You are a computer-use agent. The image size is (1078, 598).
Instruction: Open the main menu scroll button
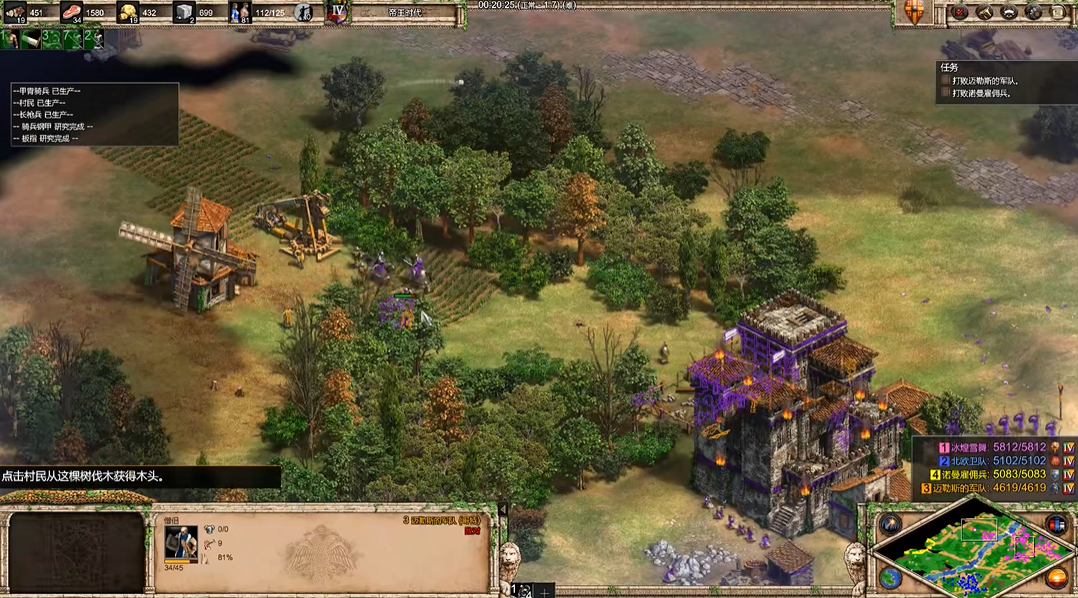click(1058, 13)
